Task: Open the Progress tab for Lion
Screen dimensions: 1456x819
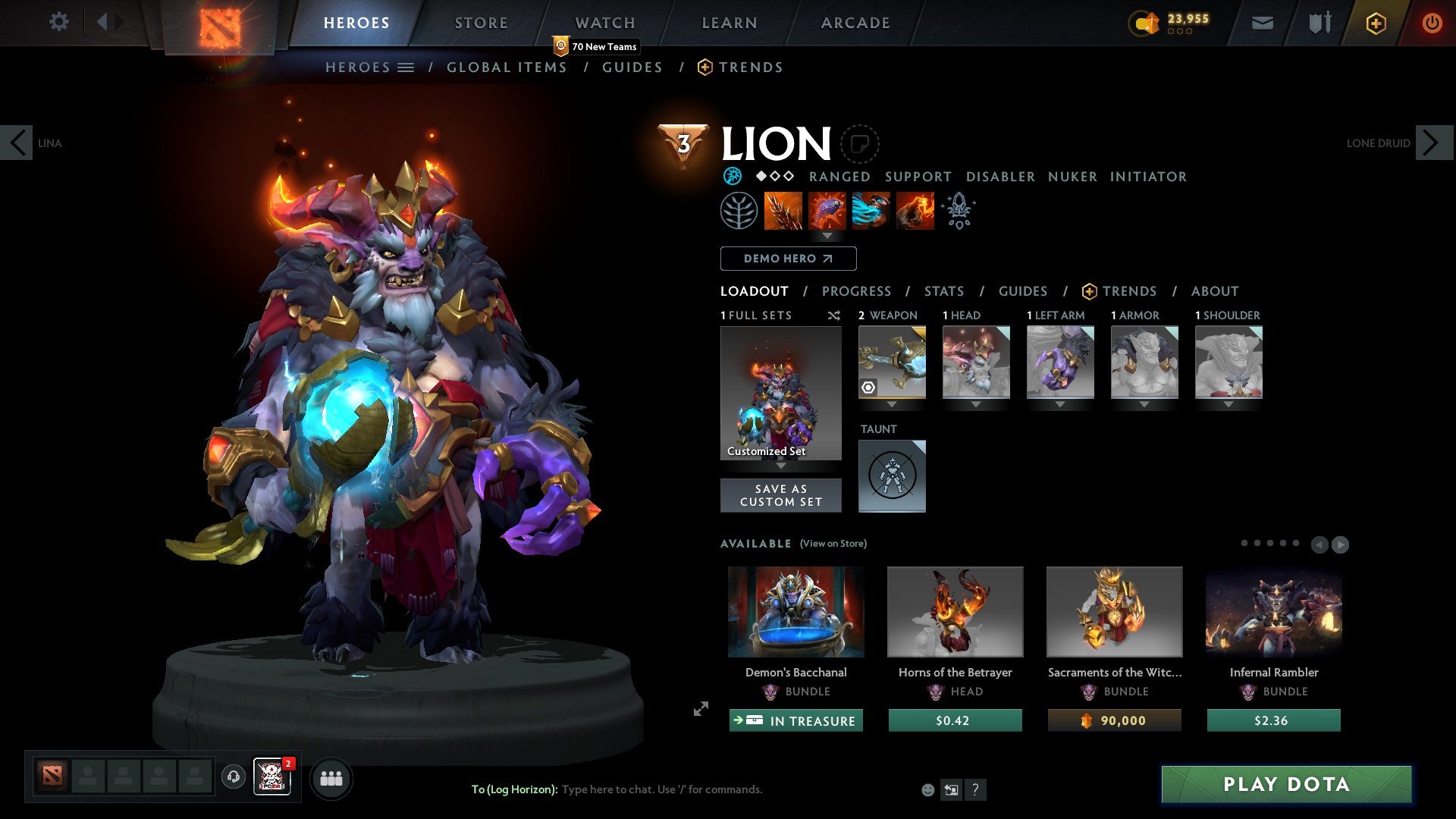Action: pyautogui.click(x=857, y=290)
